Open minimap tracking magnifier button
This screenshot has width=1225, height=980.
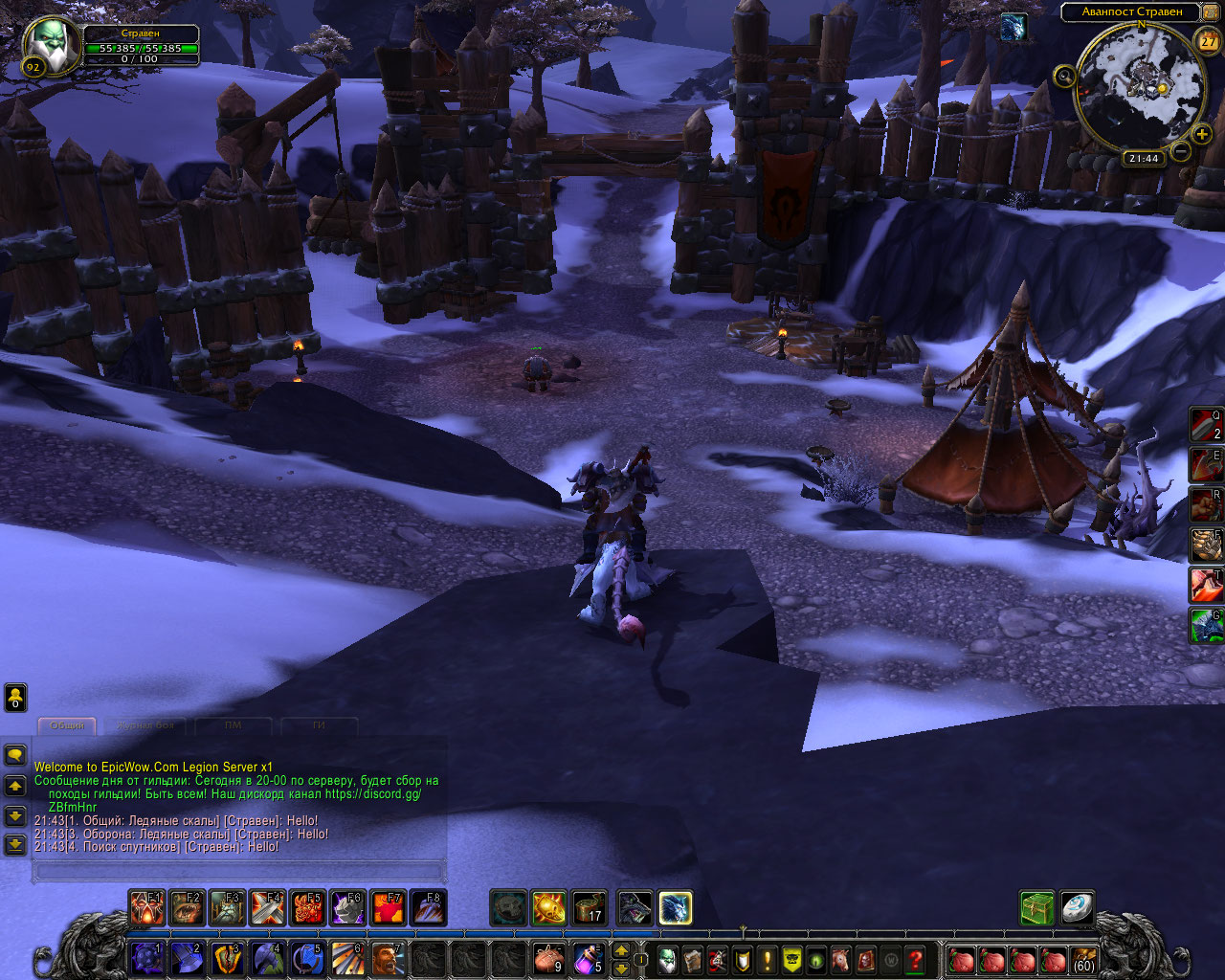coord(1064,77)
